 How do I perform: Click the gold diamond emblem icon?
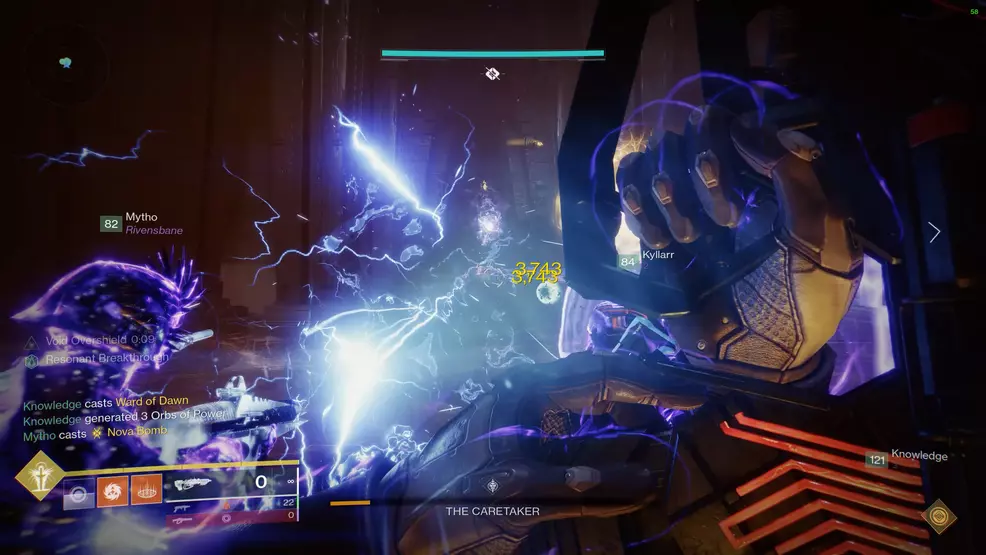click(x=938, y=516)
